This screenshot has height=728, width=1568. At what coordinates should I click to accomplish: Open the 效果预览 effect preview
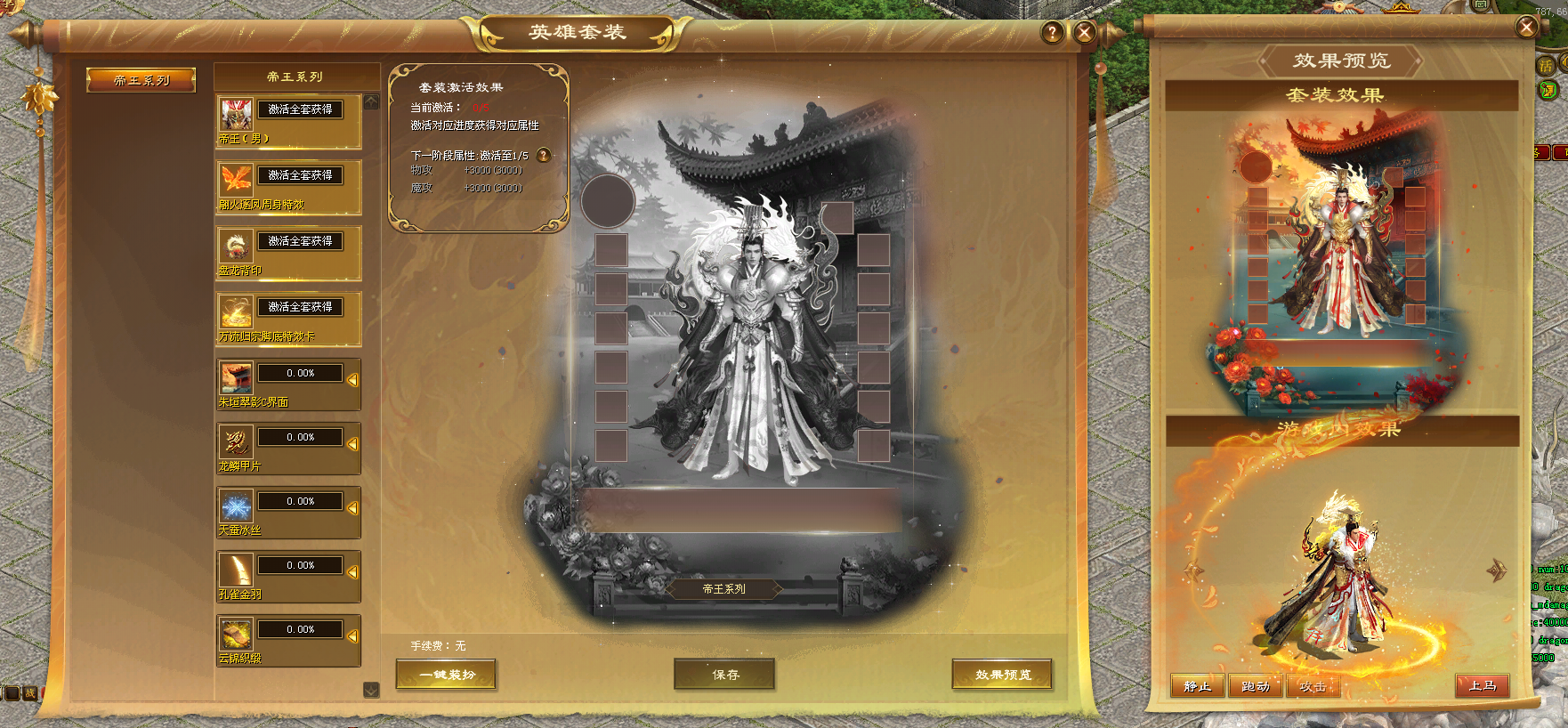(1002, 675)
